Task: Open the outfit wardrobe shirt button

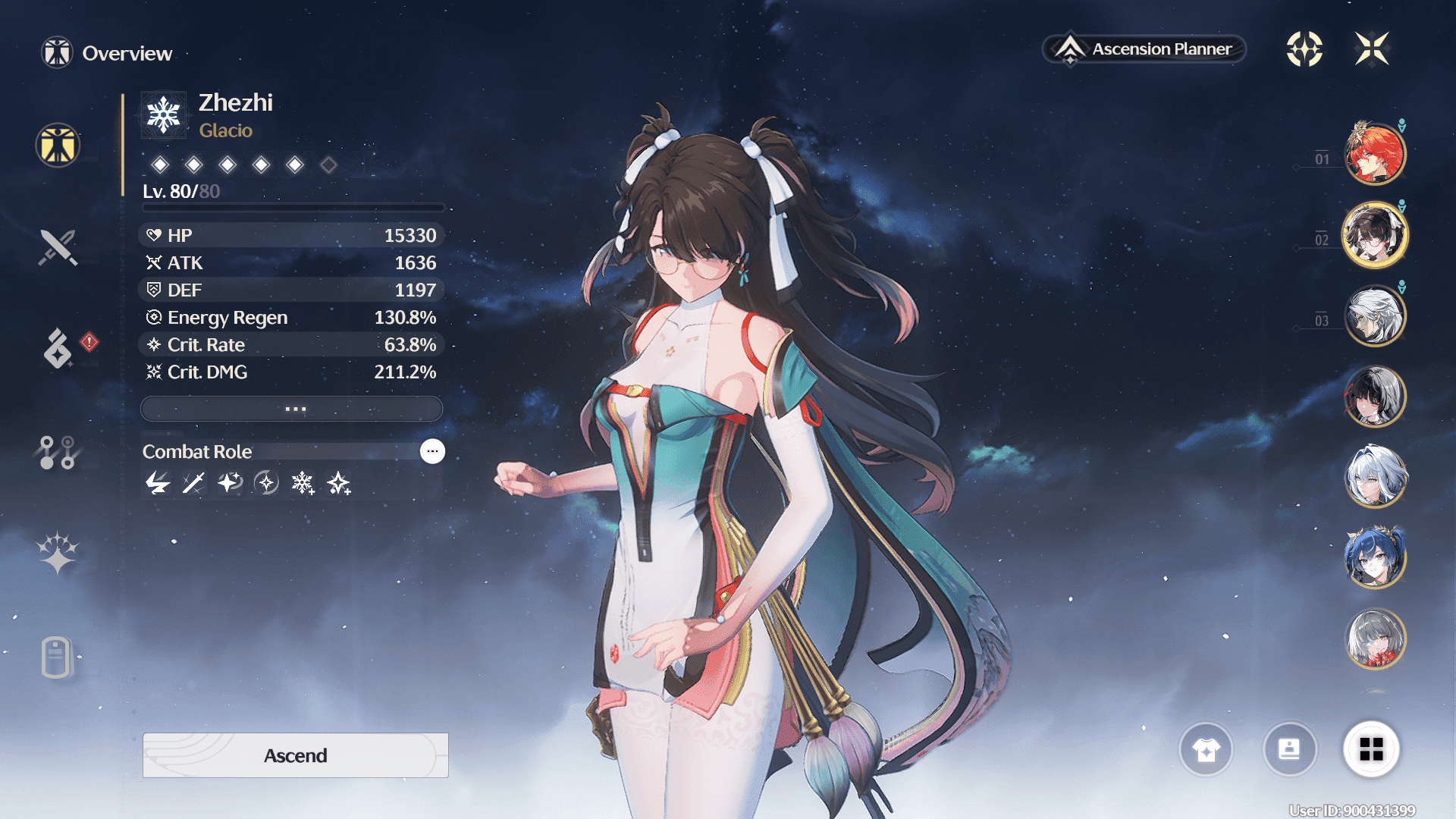Action: (x=1206, y=749)
